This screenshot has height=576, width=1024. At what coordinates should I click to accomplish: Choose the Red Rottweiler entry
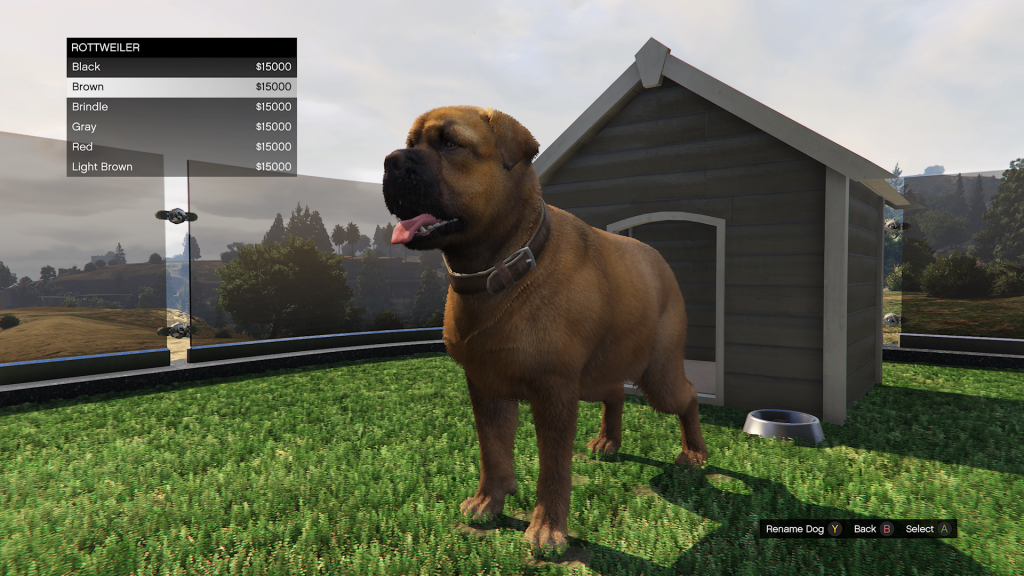[181, 147]
